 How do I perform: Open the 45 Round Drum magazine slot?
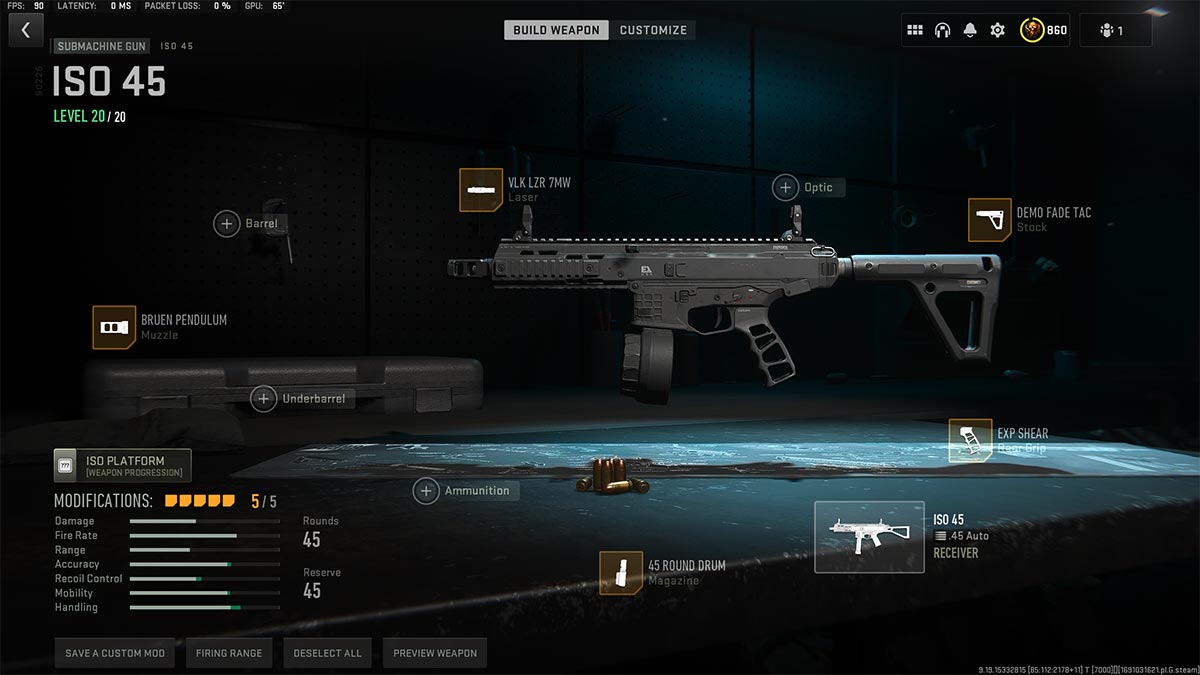point(621,572)
